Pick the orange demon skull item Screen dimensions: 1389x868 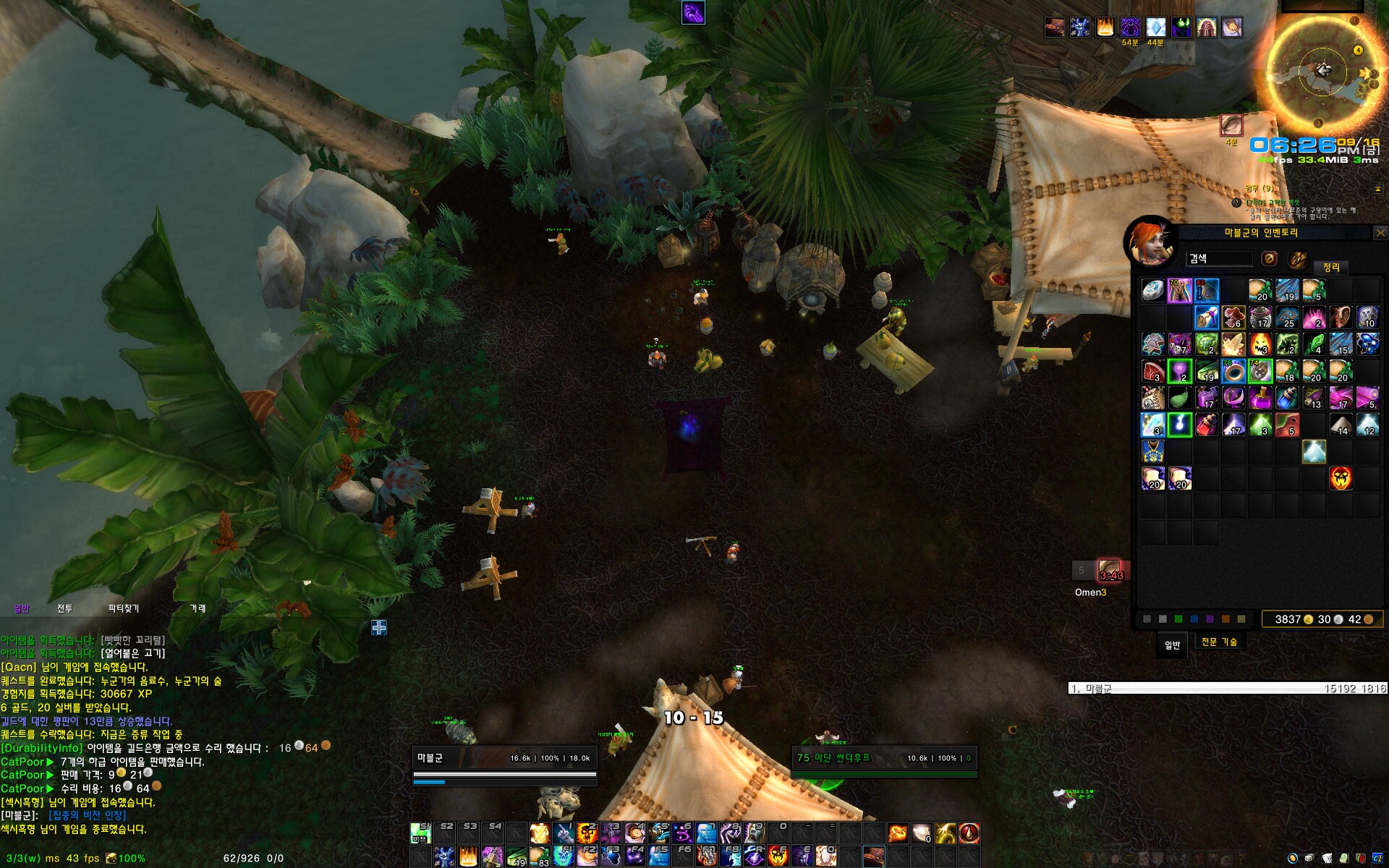[x=1341, y=478]
